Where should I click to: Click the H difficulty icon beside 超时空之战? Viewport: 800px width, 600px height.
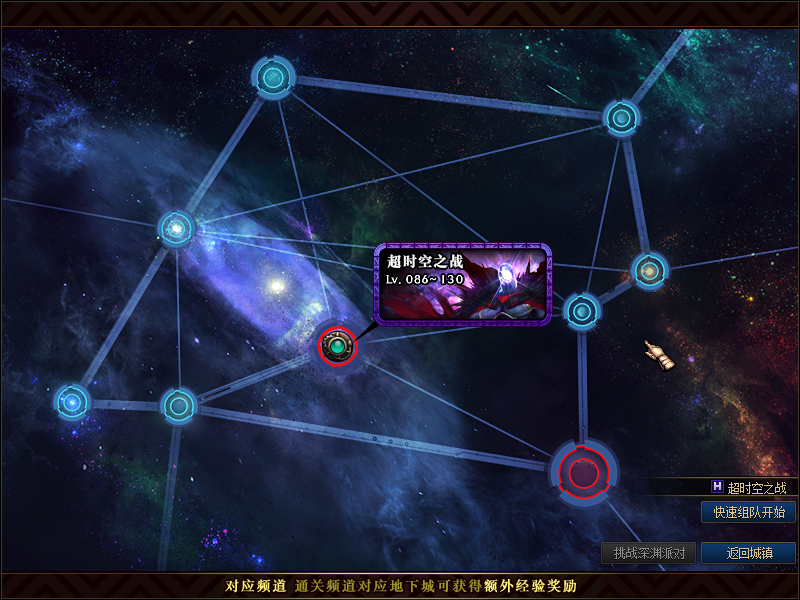click(717, 487)
